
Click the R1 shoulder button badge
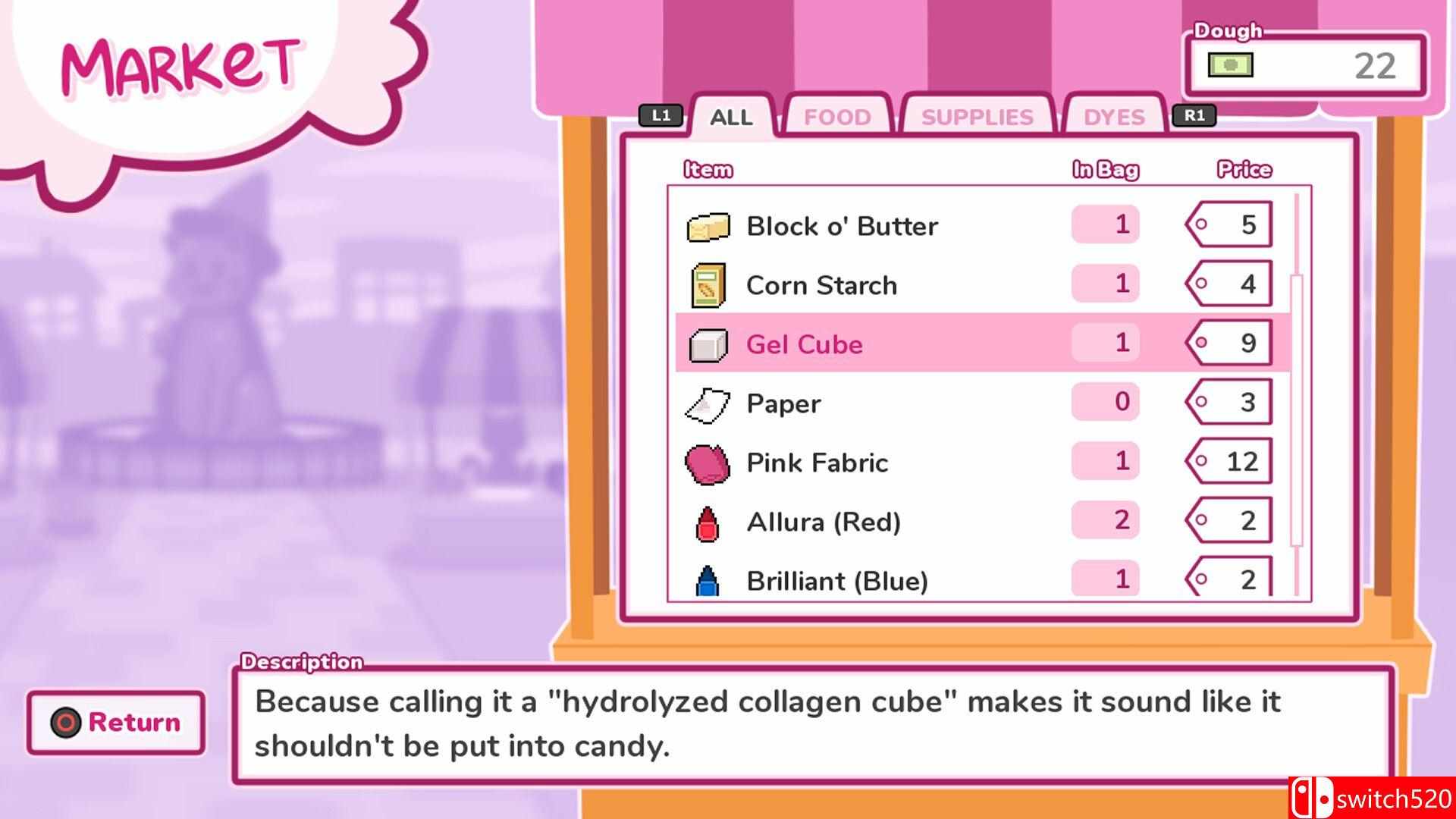(x=1194, y=115)
